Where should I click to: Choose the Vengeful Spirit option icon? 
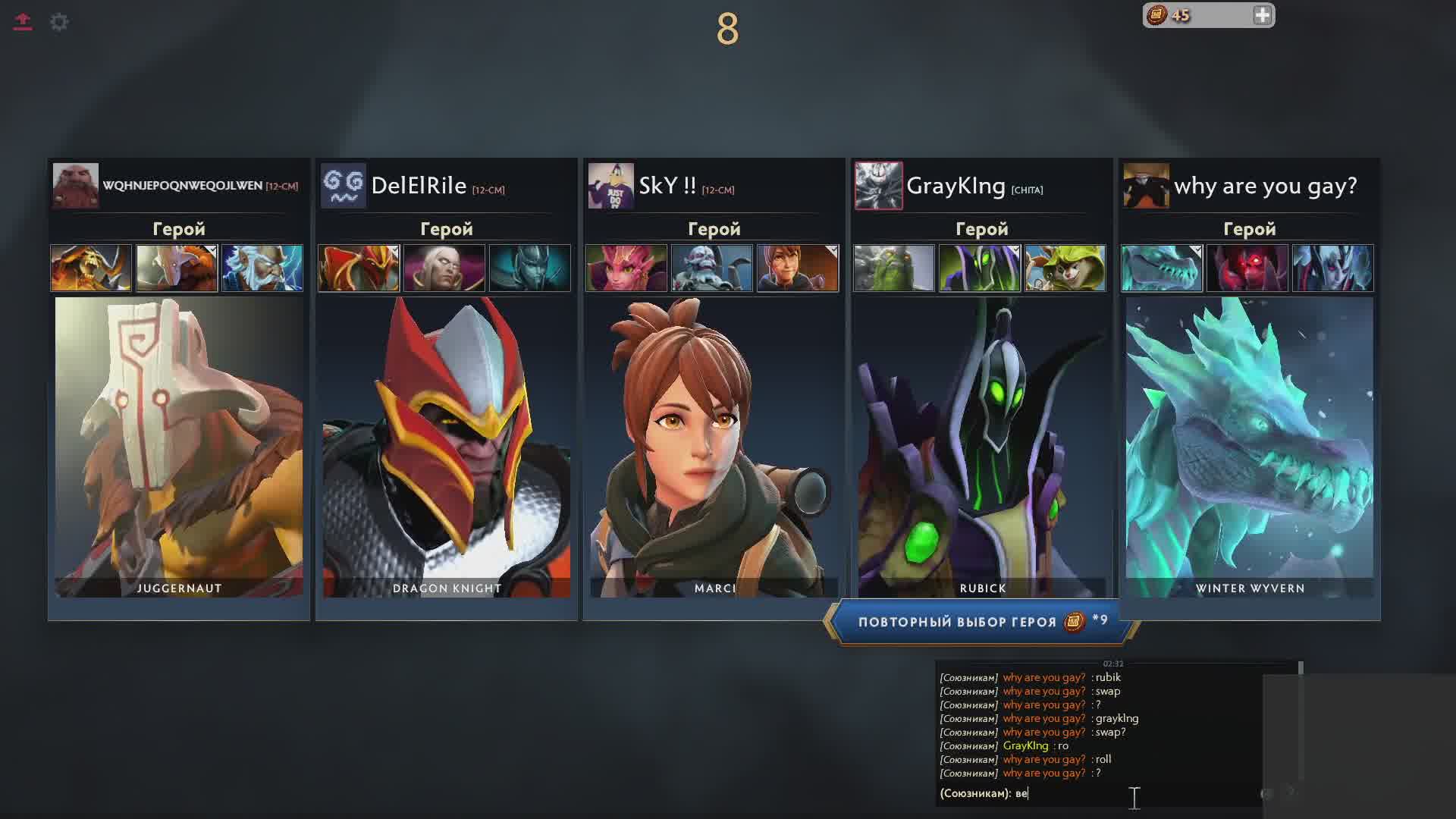(x=1333, y=268)
